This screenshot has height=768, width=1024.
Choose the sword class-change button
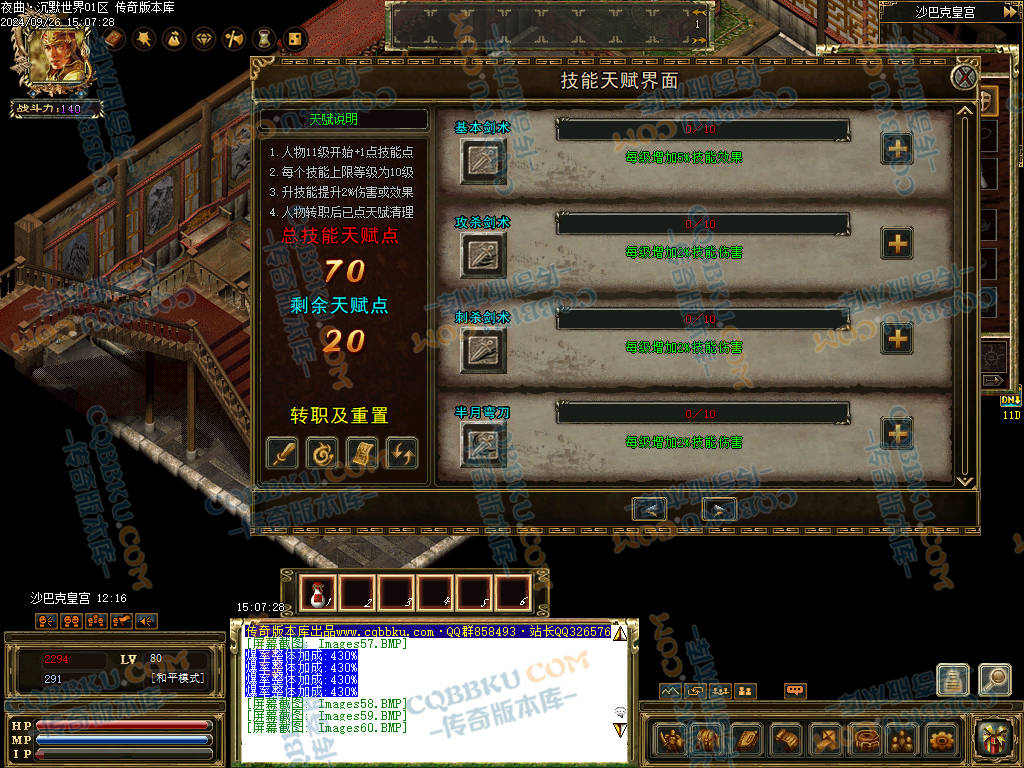(x=282, y=452)
